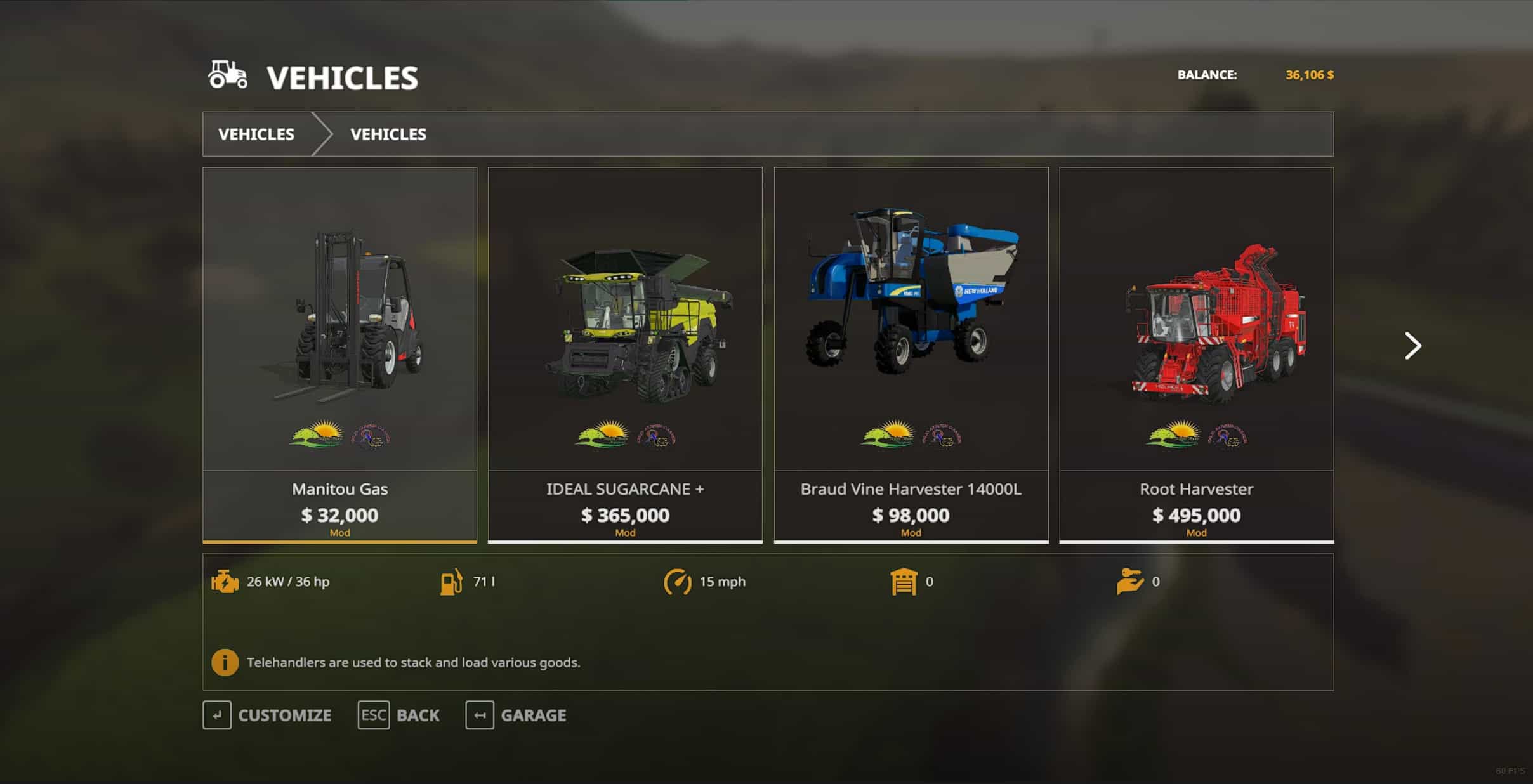Show the next page of vehicles

coord(1412,346)
